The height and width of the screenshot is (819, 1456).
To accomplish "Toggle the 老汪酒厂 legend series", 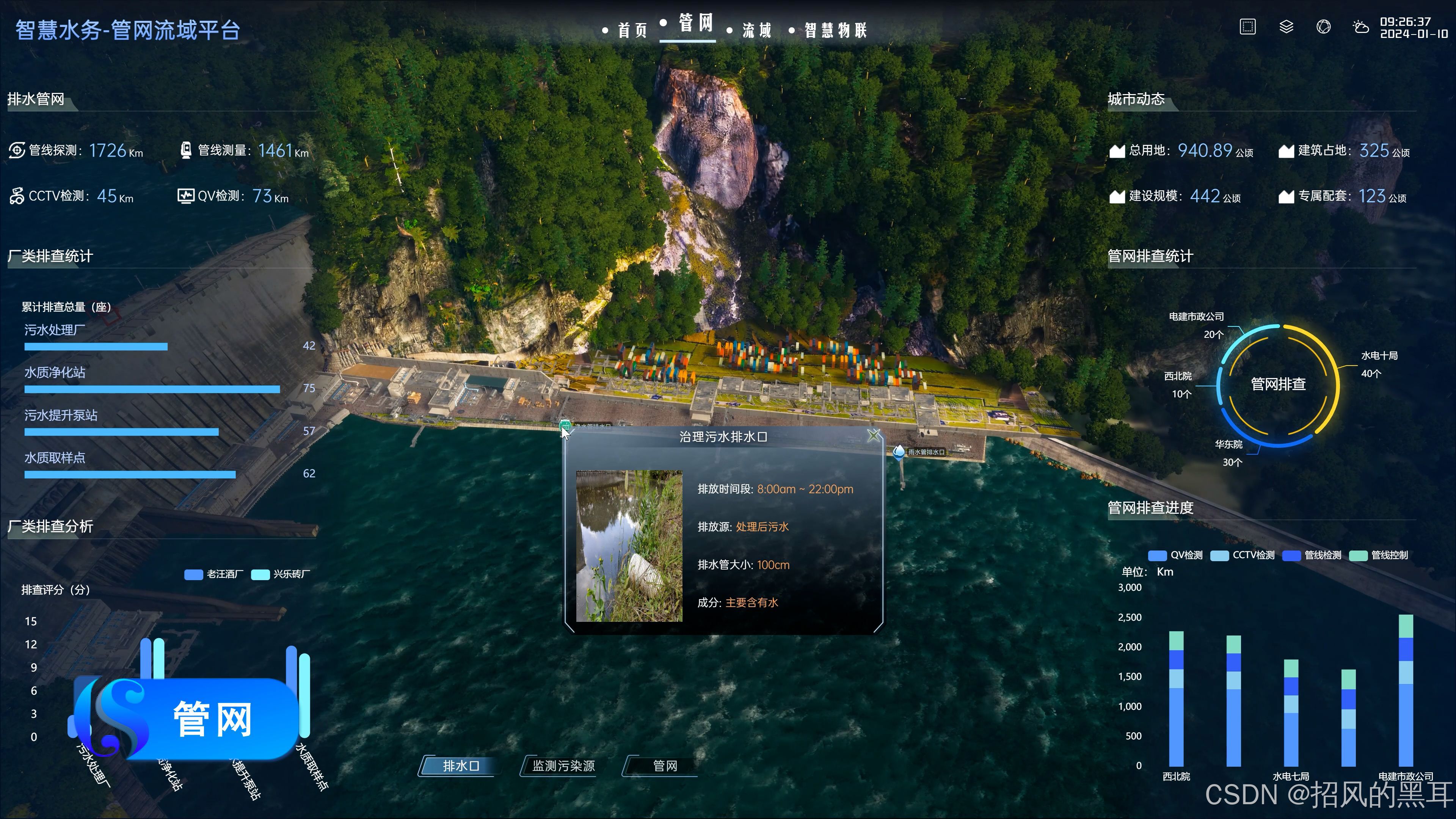I will tap(214, 574).
